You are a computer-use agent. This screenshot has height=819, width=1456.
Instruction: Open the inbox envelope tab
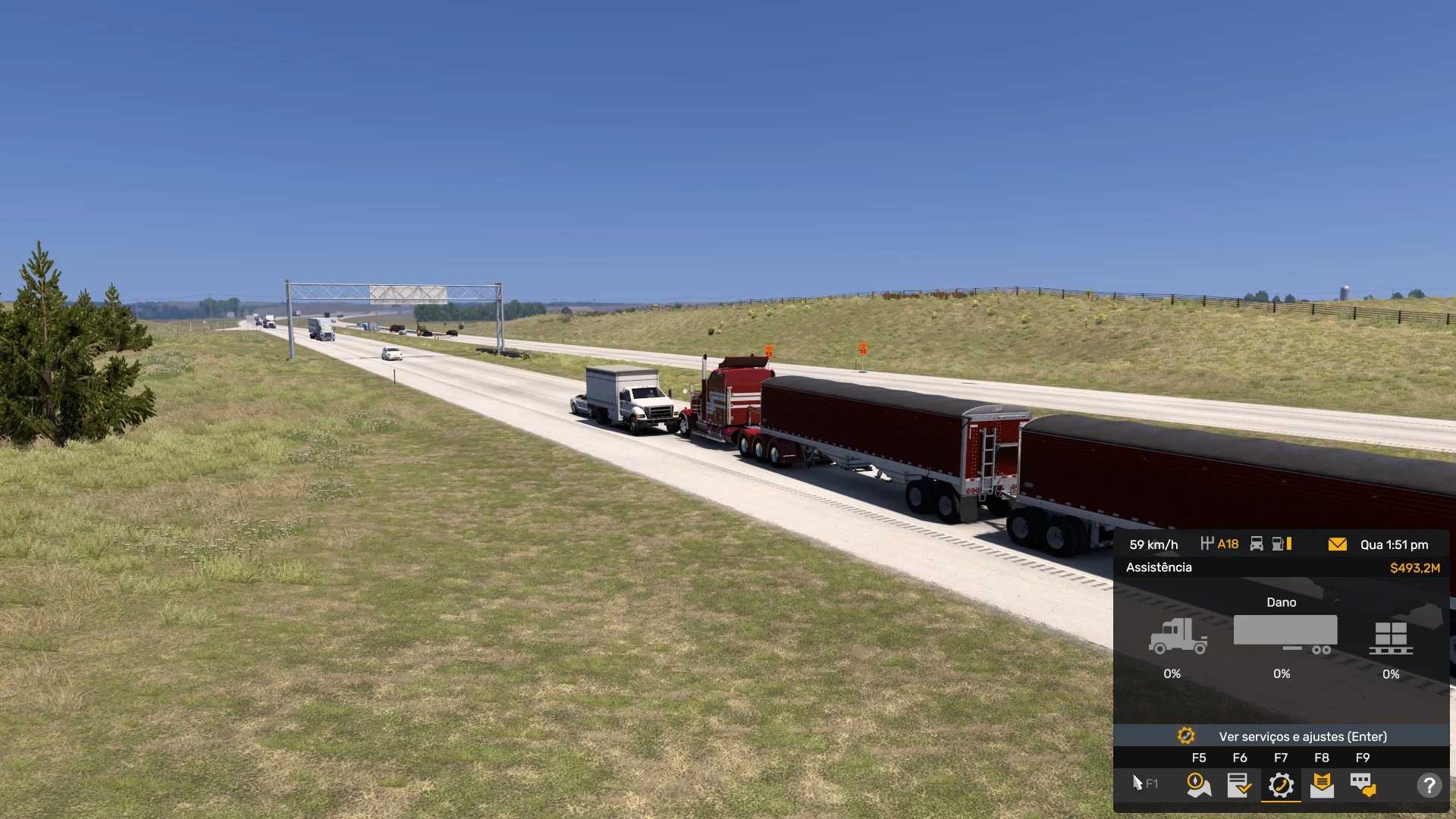(x=1322, y=785)
